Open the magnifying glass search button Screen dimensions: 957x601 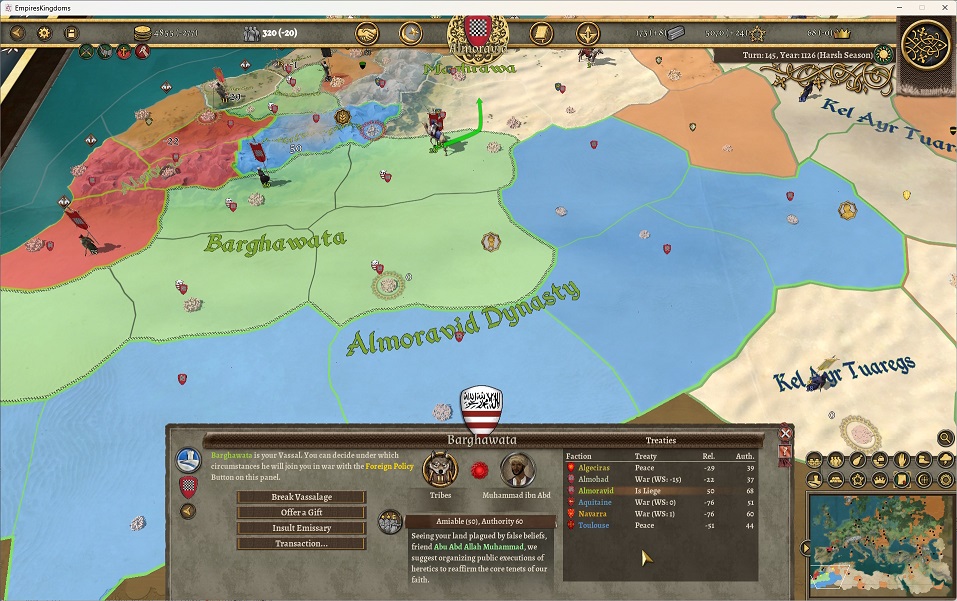tap(945, 437)
